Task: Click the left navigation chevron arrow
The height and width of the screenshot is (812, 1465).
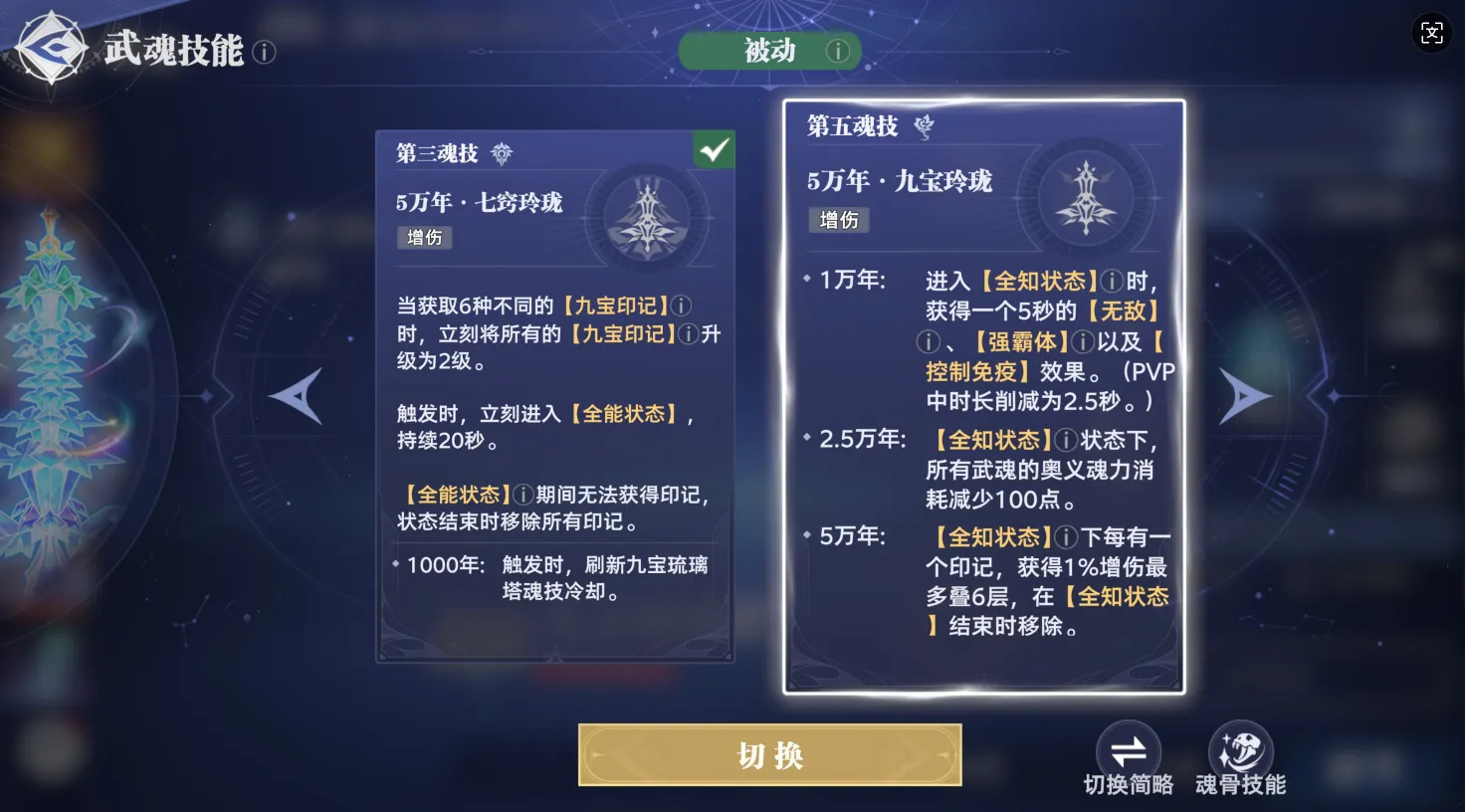Action: [x=296, y=397]
